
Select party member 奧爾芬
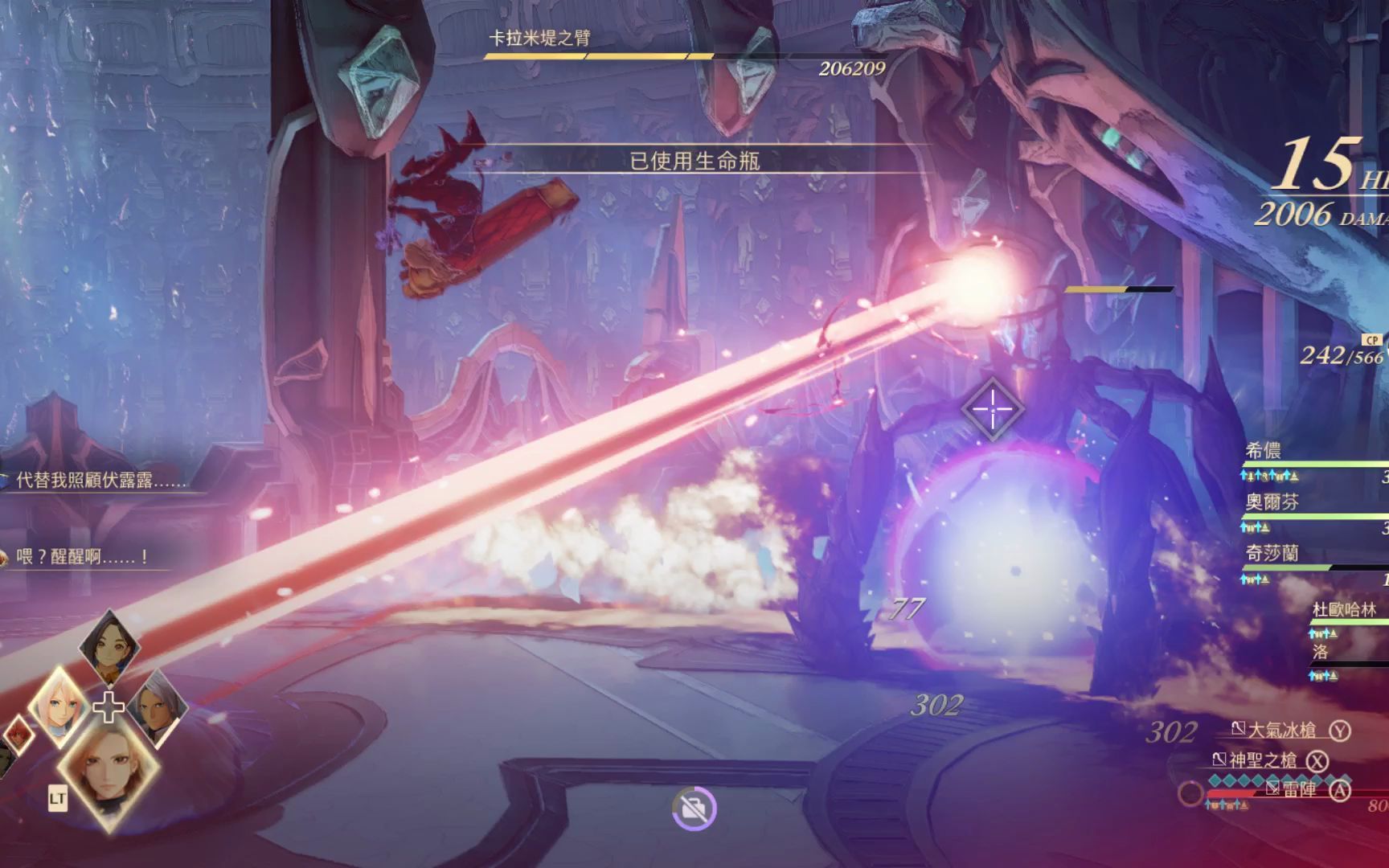click(1272, 503)
